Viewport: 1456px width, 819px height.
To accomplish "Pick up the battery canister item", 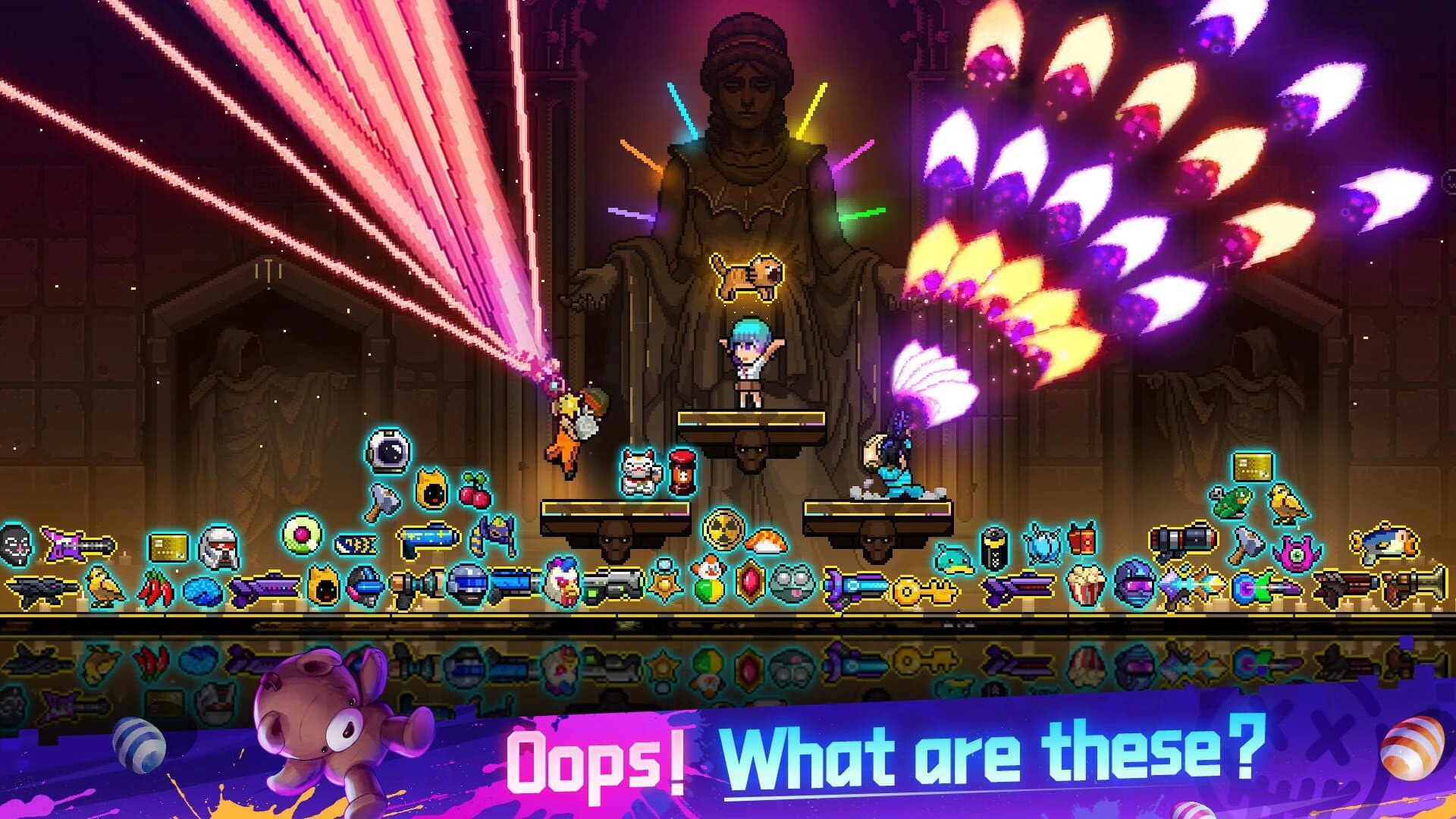I will click(995, 548).
